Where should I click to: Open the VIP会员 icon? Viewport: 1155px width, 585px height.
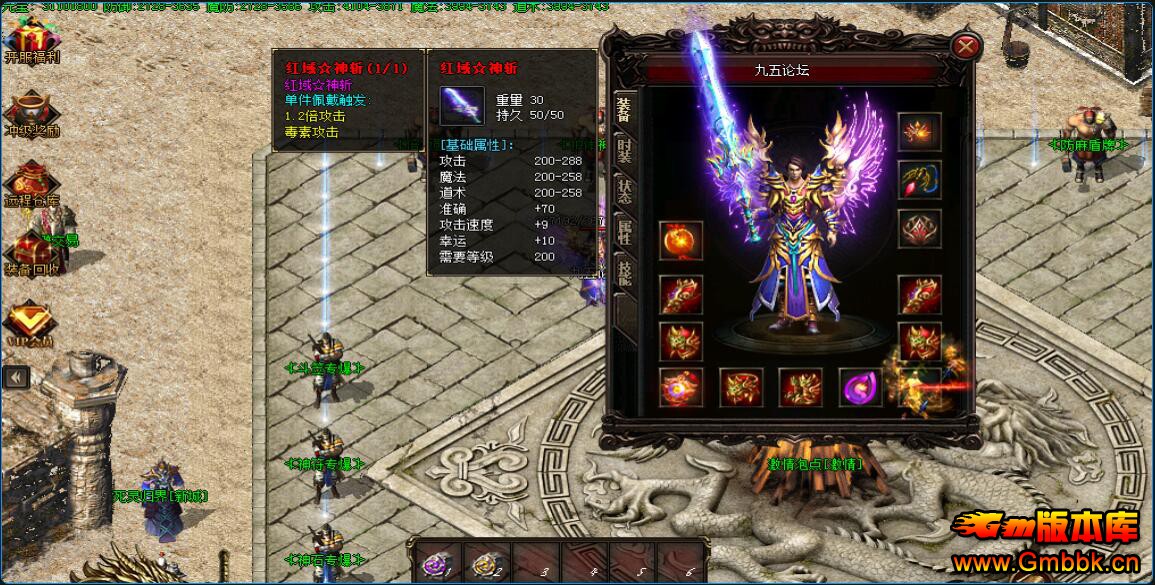click(x=28, y=322)
